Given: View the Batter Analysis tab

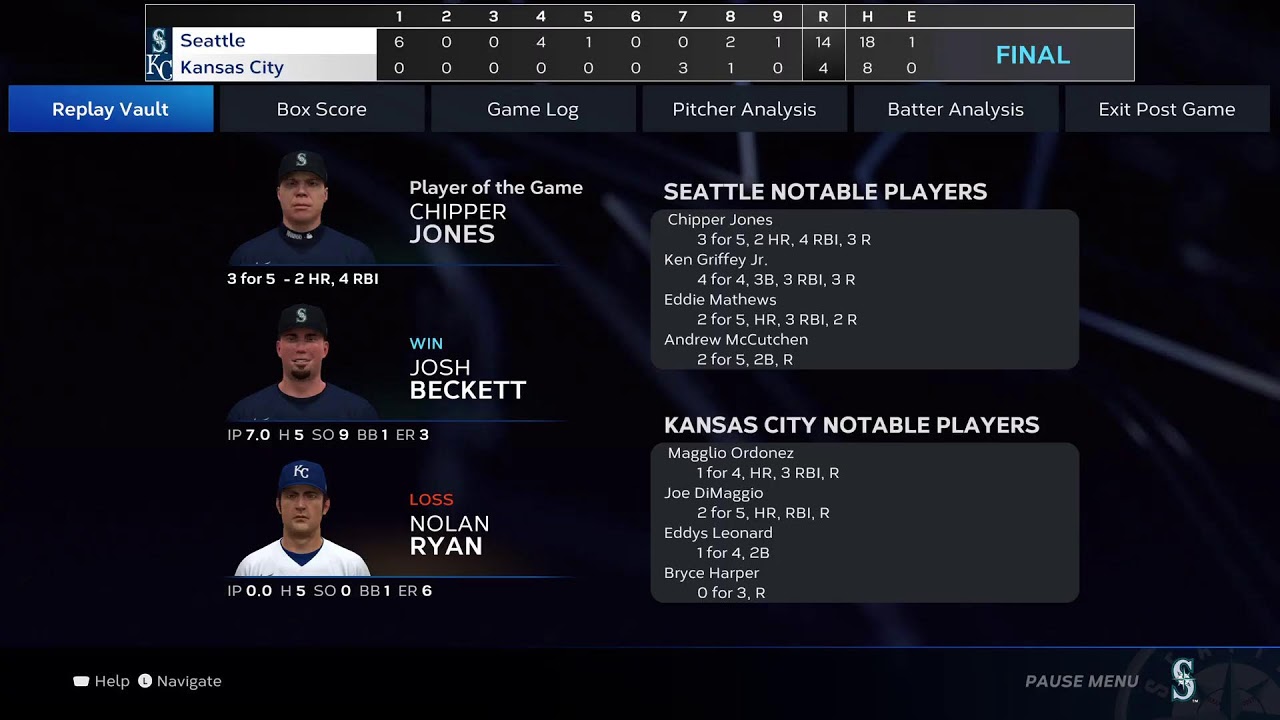Looking at the screenshot, I should click(955, 109).
